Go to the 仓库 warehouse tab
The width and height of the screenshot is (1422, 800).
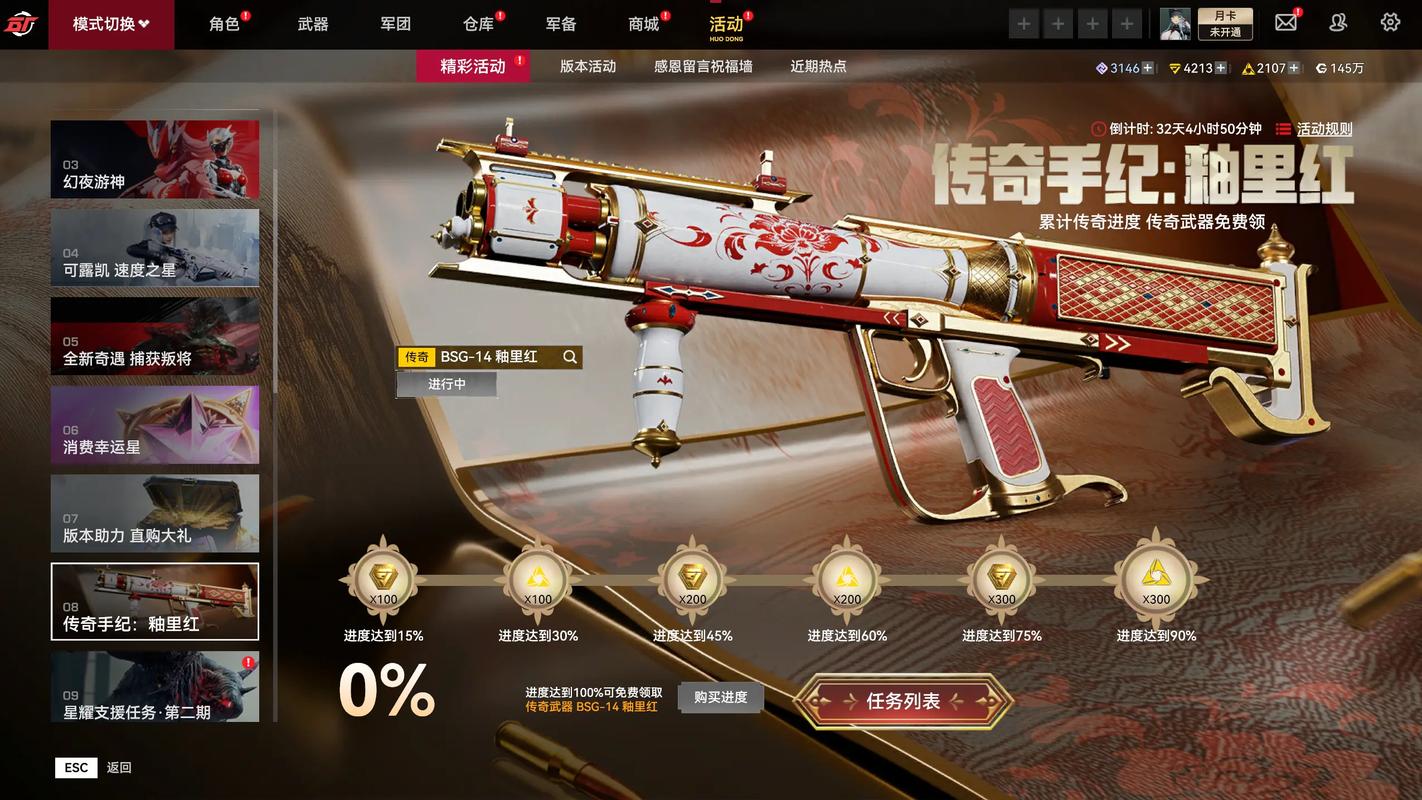pyautogui.click(x=478, y=24)
